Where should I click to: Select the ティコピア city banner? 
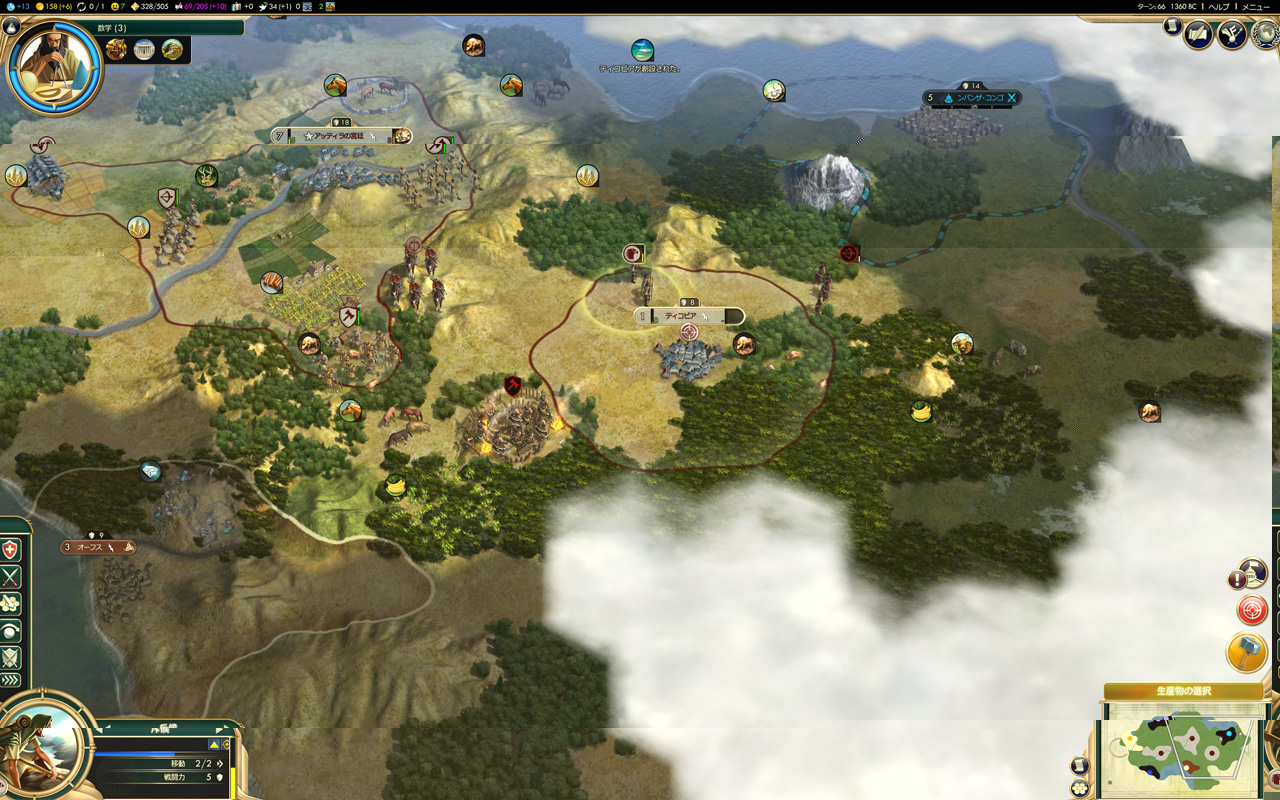click(x=690, y=316)
